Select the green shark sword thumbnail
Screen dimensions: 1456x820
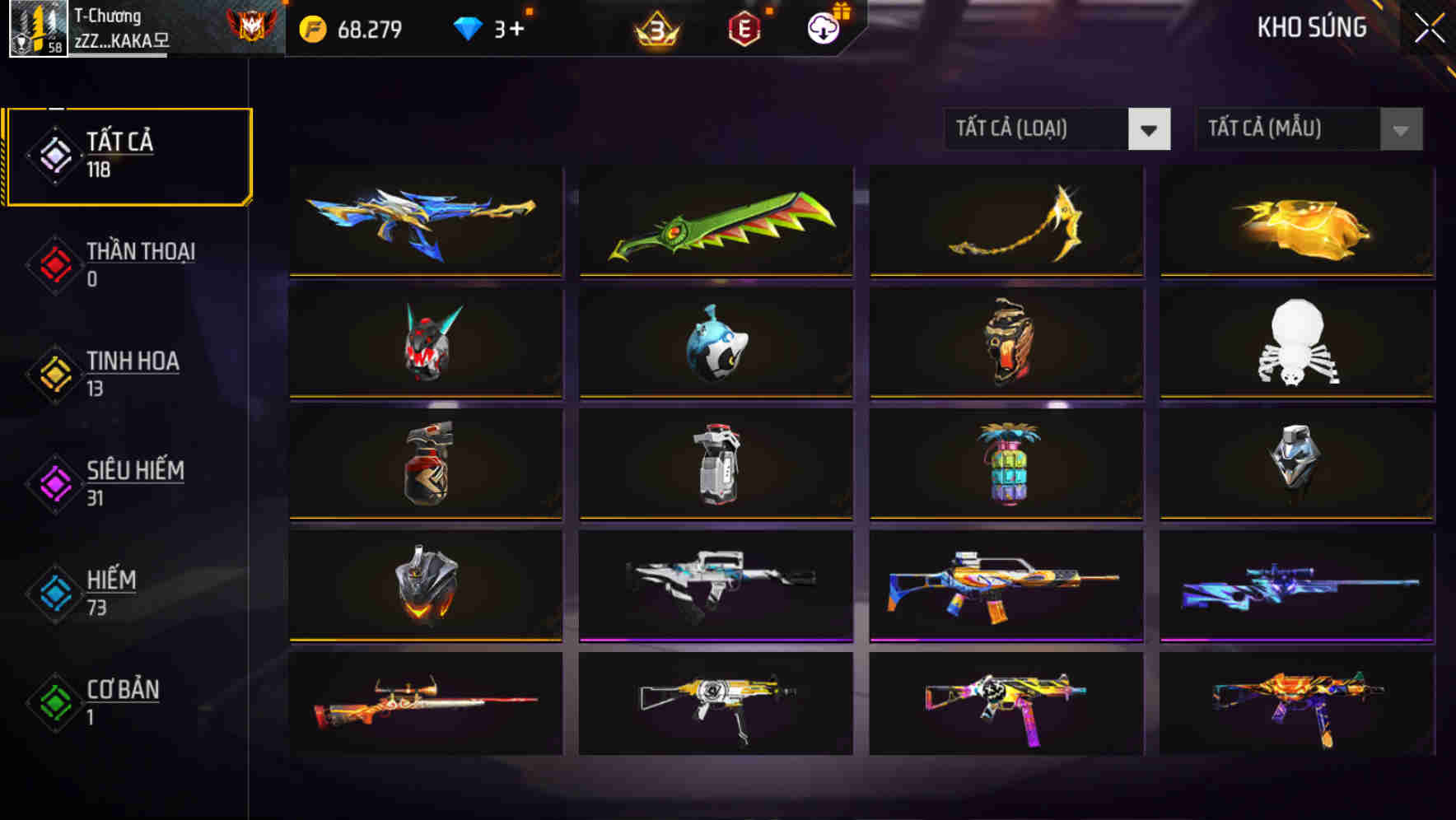pyautogui.click(x=715, y=222)
